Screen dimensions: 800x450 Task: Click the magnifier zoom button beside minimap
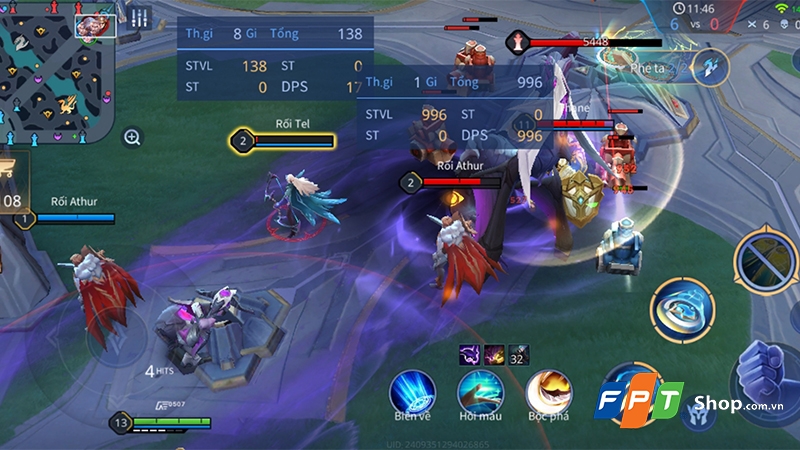[133, 137]
